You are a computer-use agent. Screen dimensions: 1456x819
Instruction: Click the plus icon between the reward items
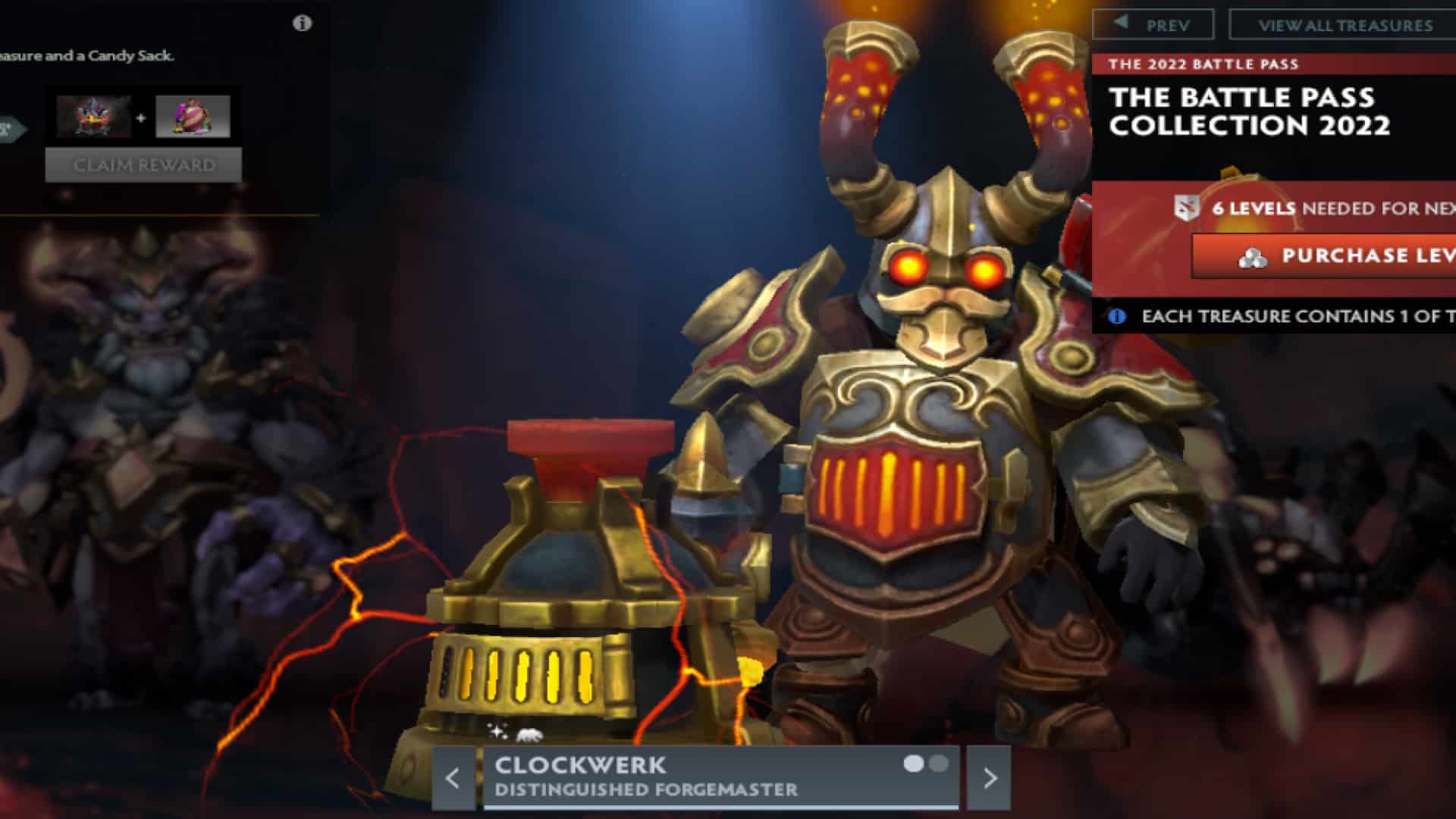[x=140, y=118]
